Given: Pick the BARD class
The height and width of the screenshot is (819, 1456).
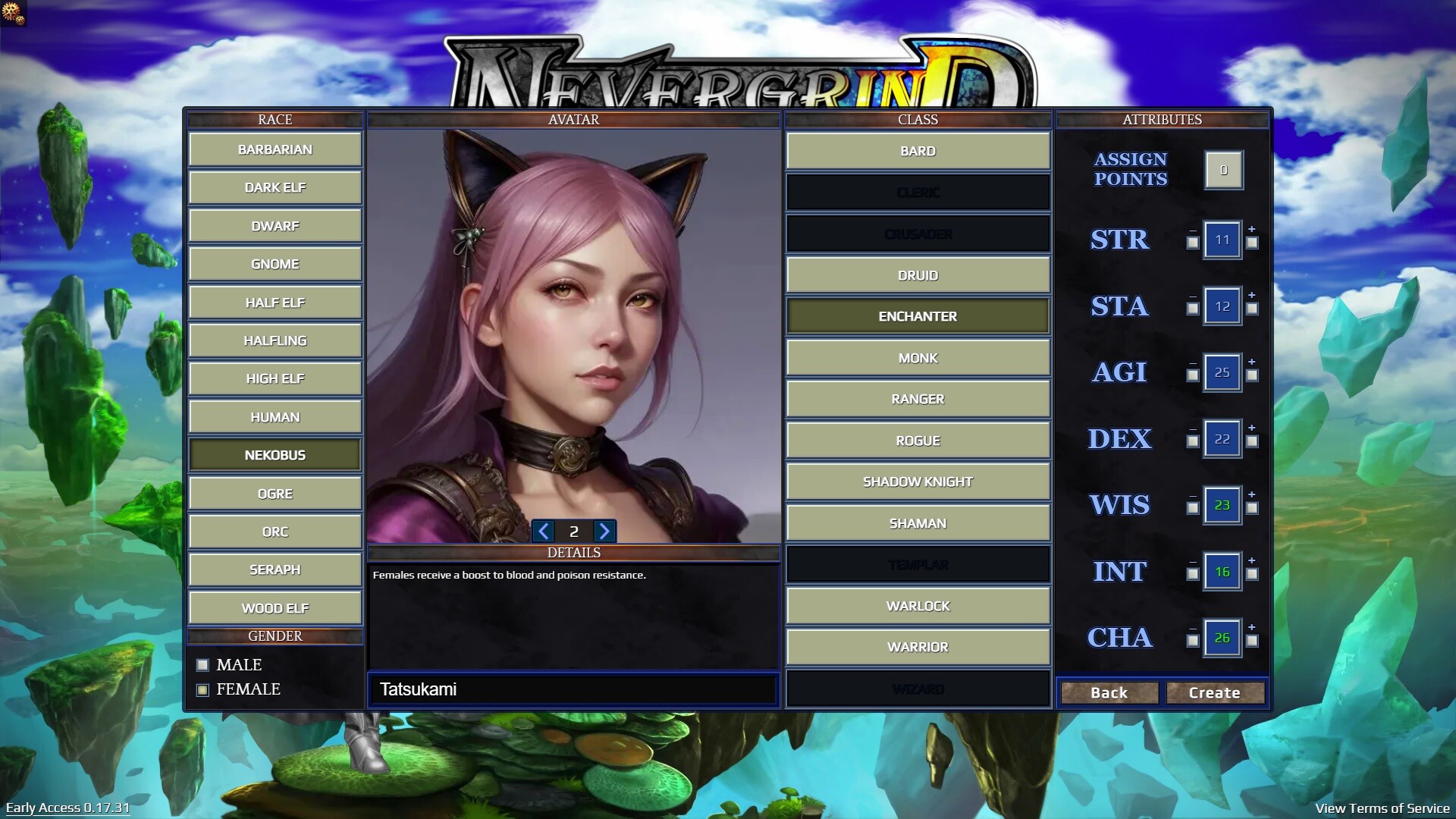Looking at the screenshot, I should [x=918, y=150].
